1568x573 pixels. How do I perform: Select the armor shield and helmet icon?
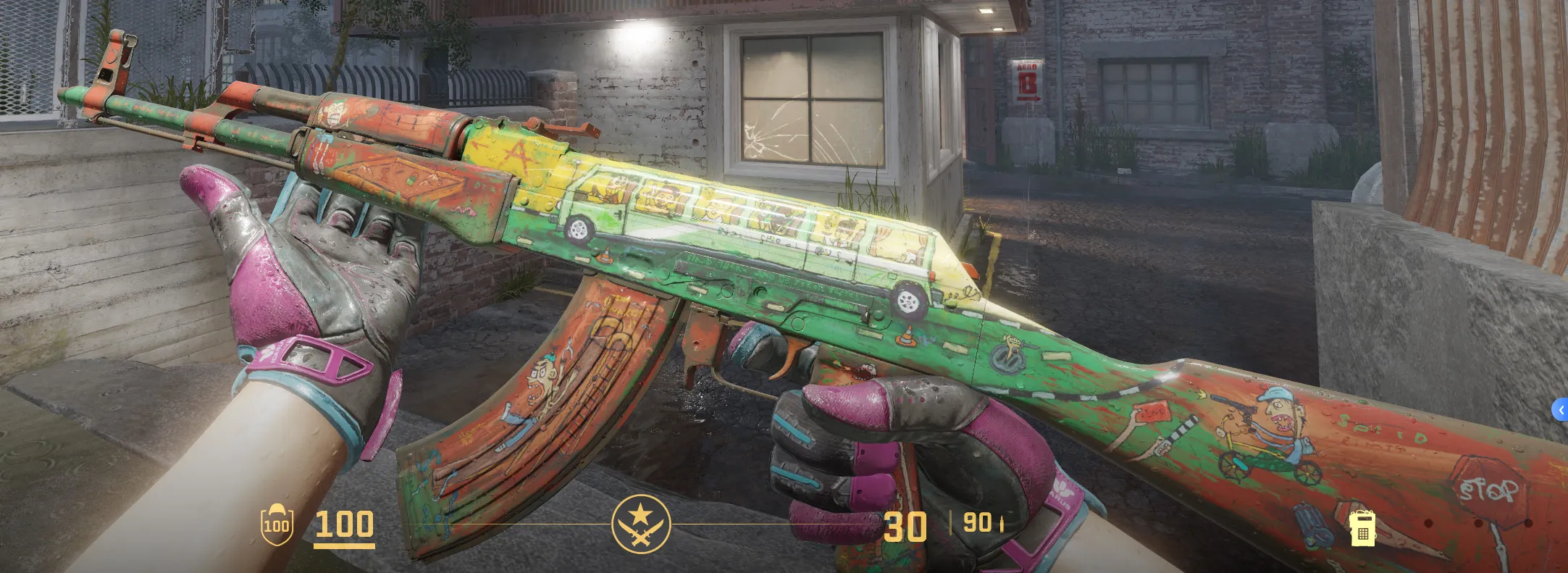coord(277,524)
